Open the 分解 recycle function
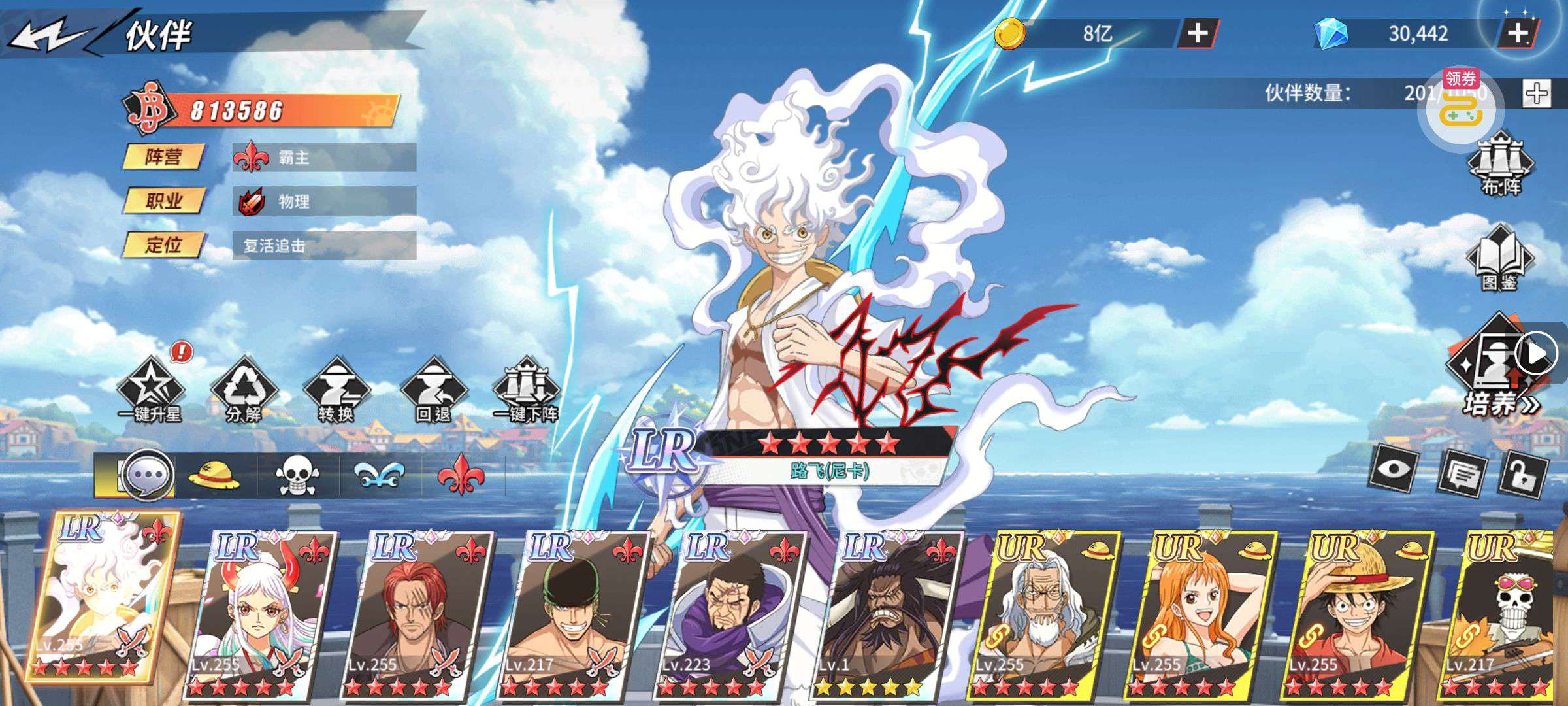Viewport: 1568px width, 706px height. [244, 390]
